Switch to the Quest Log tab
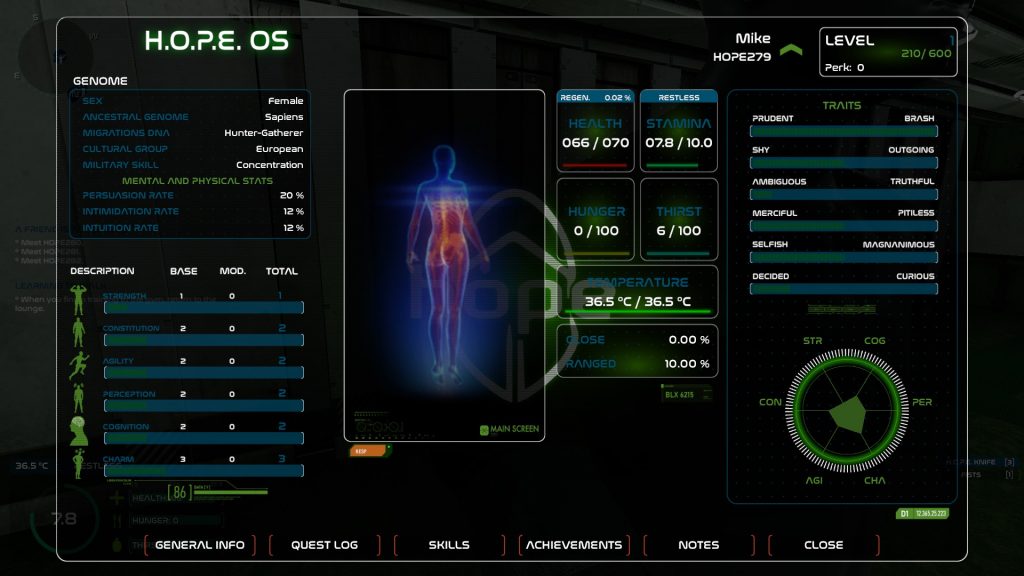 [x=324, y=545]
